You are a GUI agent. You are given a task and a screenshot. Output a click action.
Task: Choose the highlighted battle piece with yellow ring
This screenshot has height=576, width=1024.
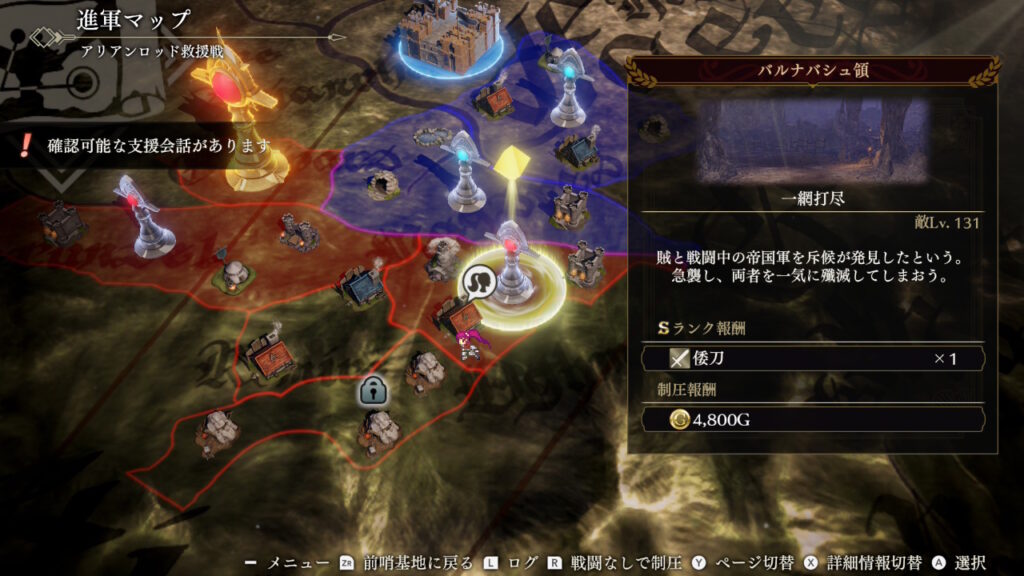click(514, 268)
